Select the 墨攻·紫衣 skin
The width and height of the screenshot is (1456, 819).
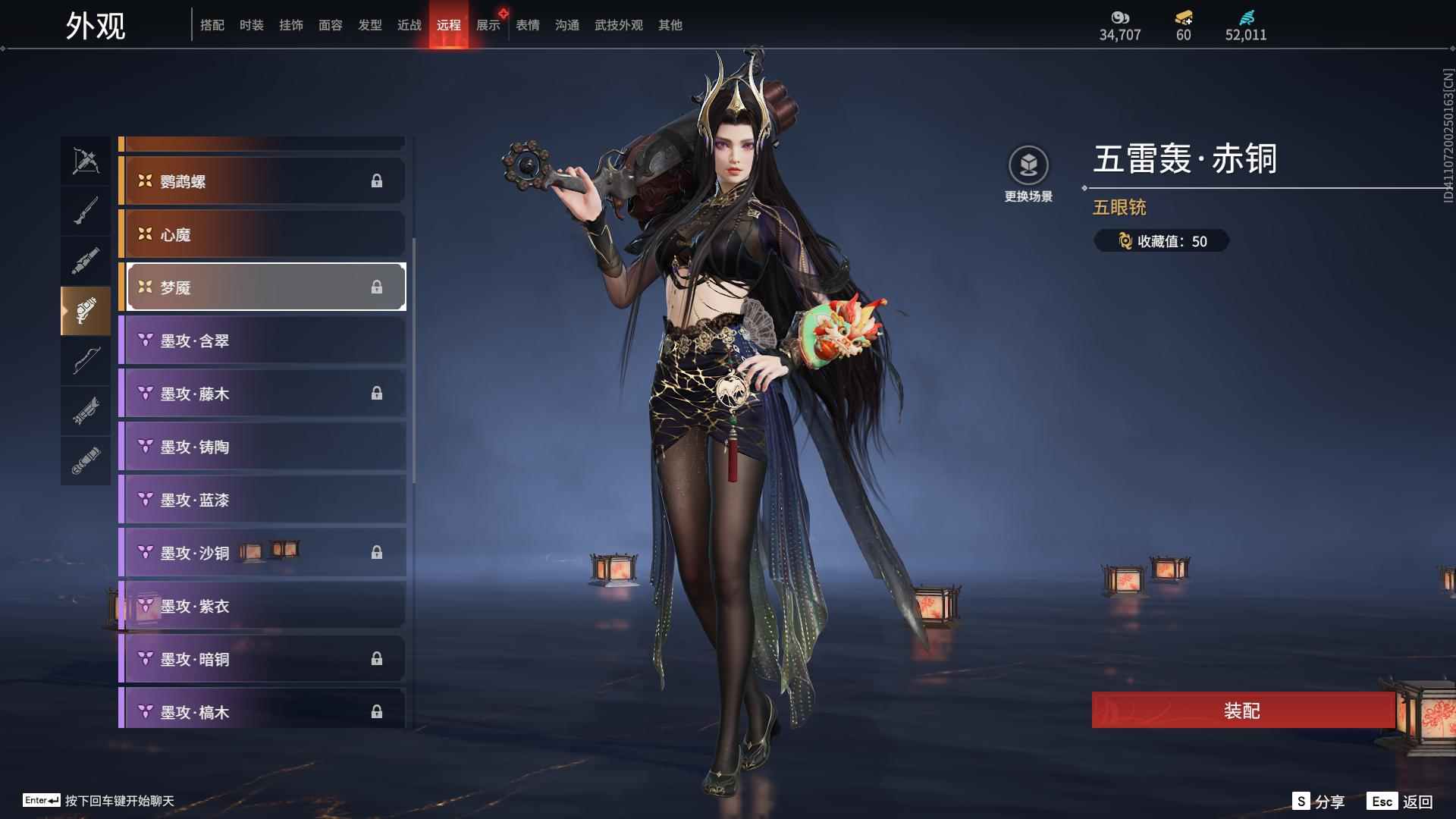tap(262, 606)
